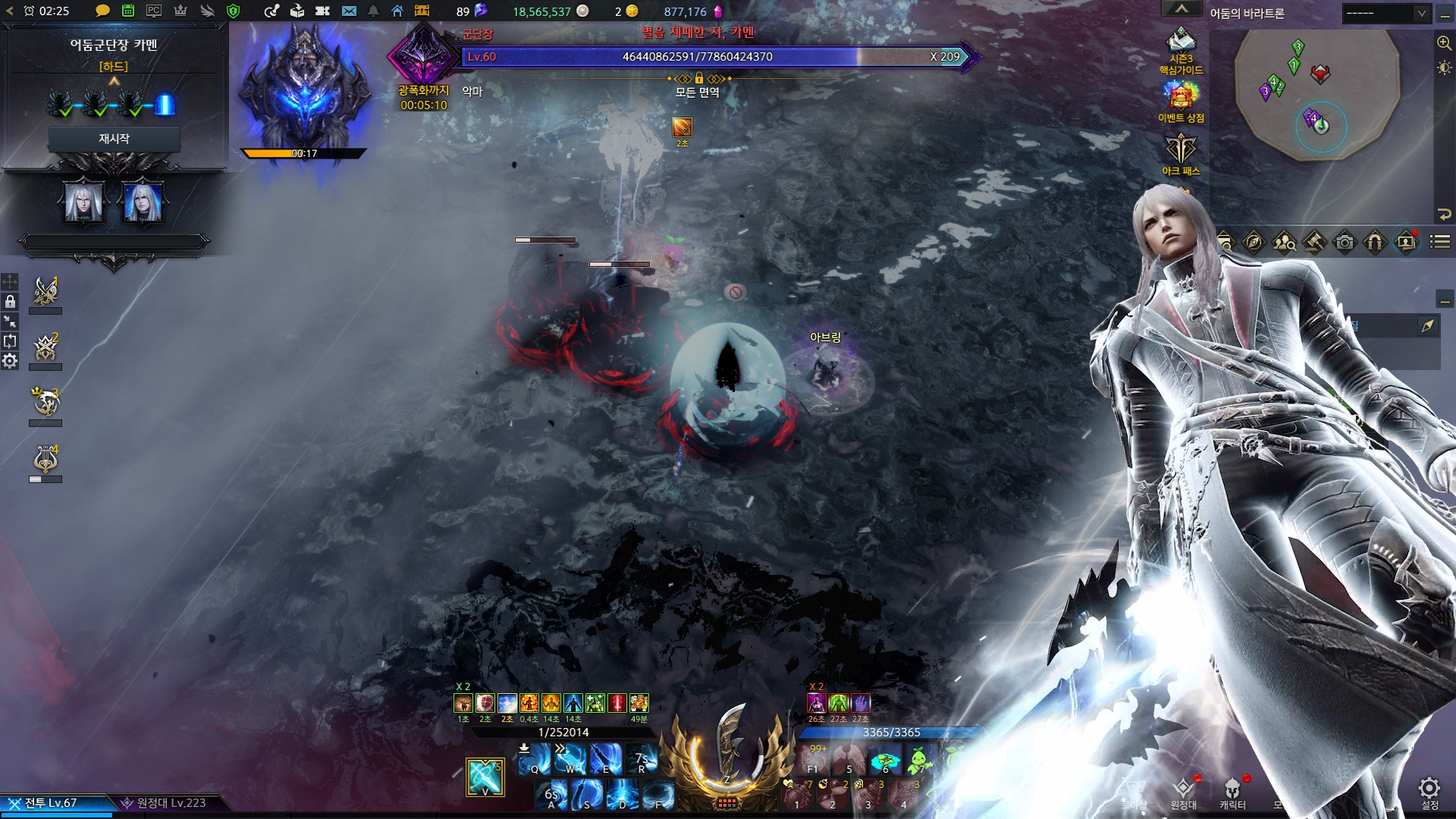Activate the V awakening skill
The width and height of the screenshot is (1456, 819).
click(x=485, y=777)
